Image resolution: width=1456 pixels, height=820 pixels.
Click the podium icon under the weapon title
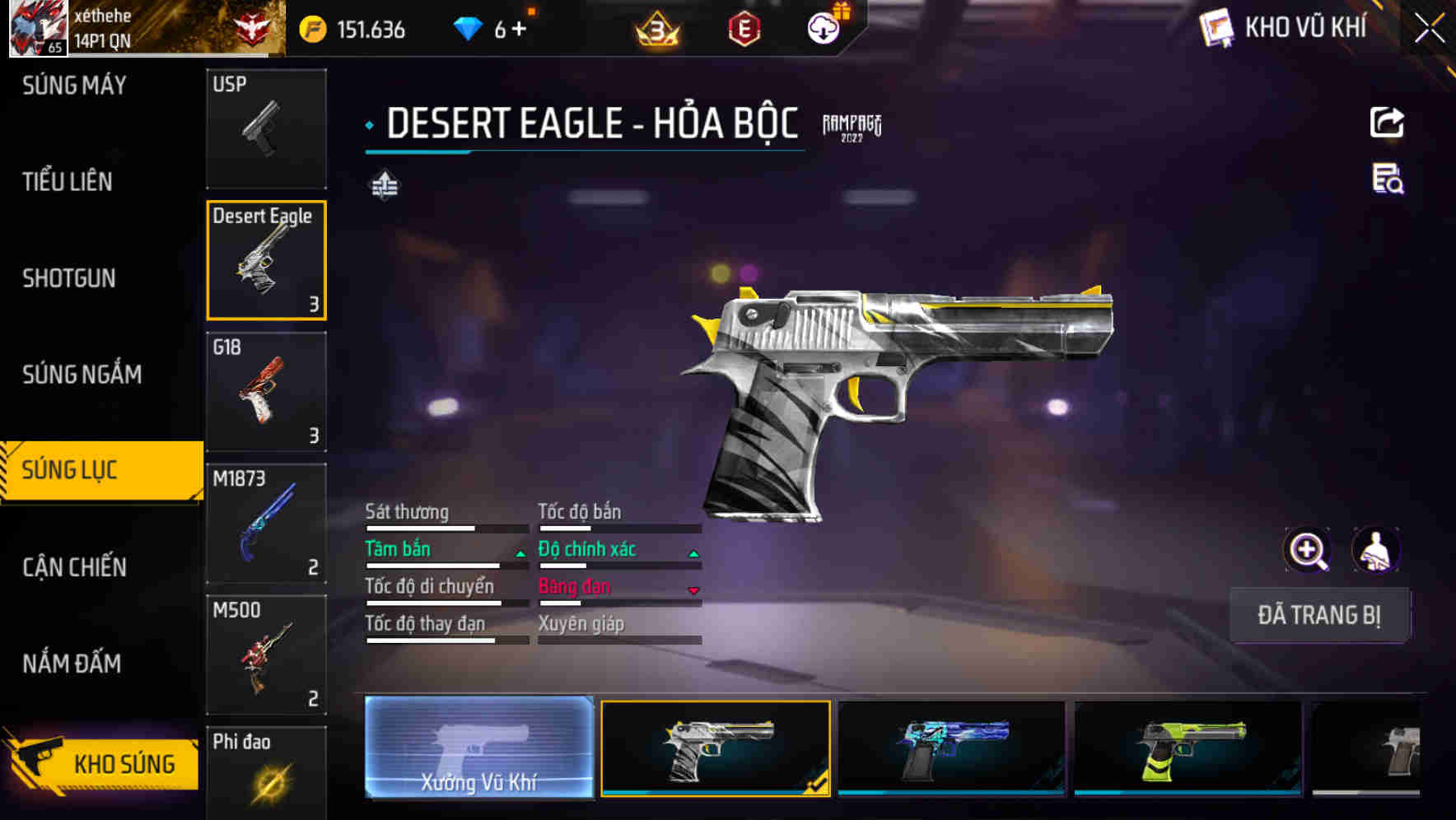coord(386,185)
